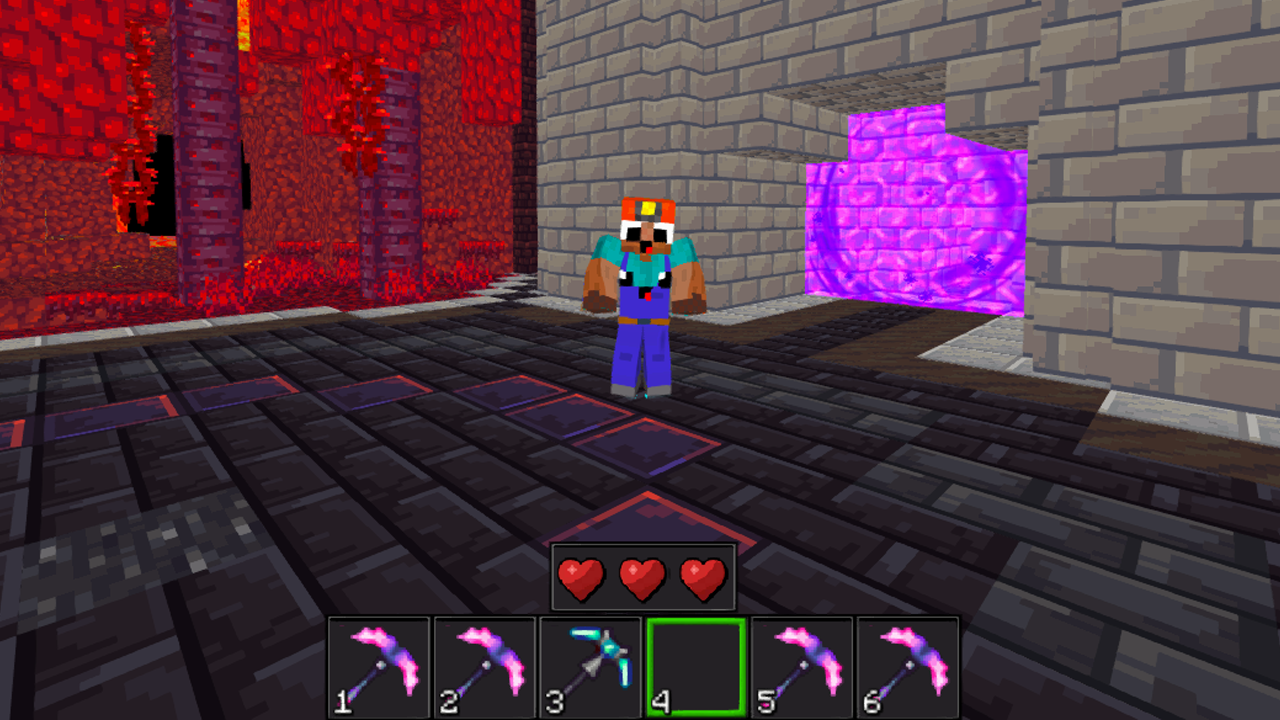Image resolution: width=1280 pixels, height=720 pixels.
Task: Select the pickaxe in hotbar slot 1
Action: tap(380, 668)
